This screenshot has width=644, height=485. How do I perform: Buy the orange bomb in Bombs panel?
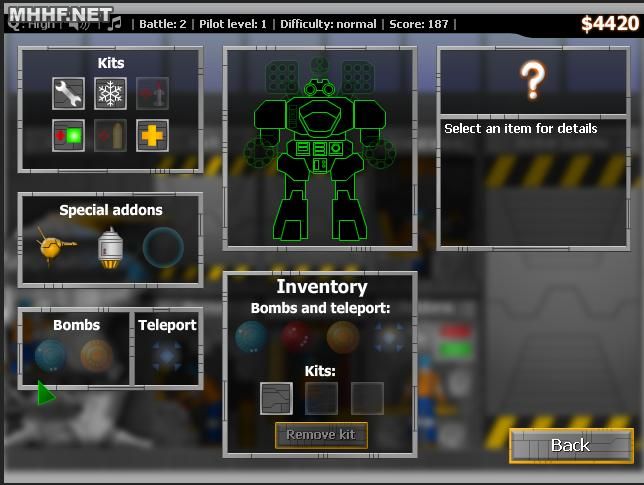(96, 355)
